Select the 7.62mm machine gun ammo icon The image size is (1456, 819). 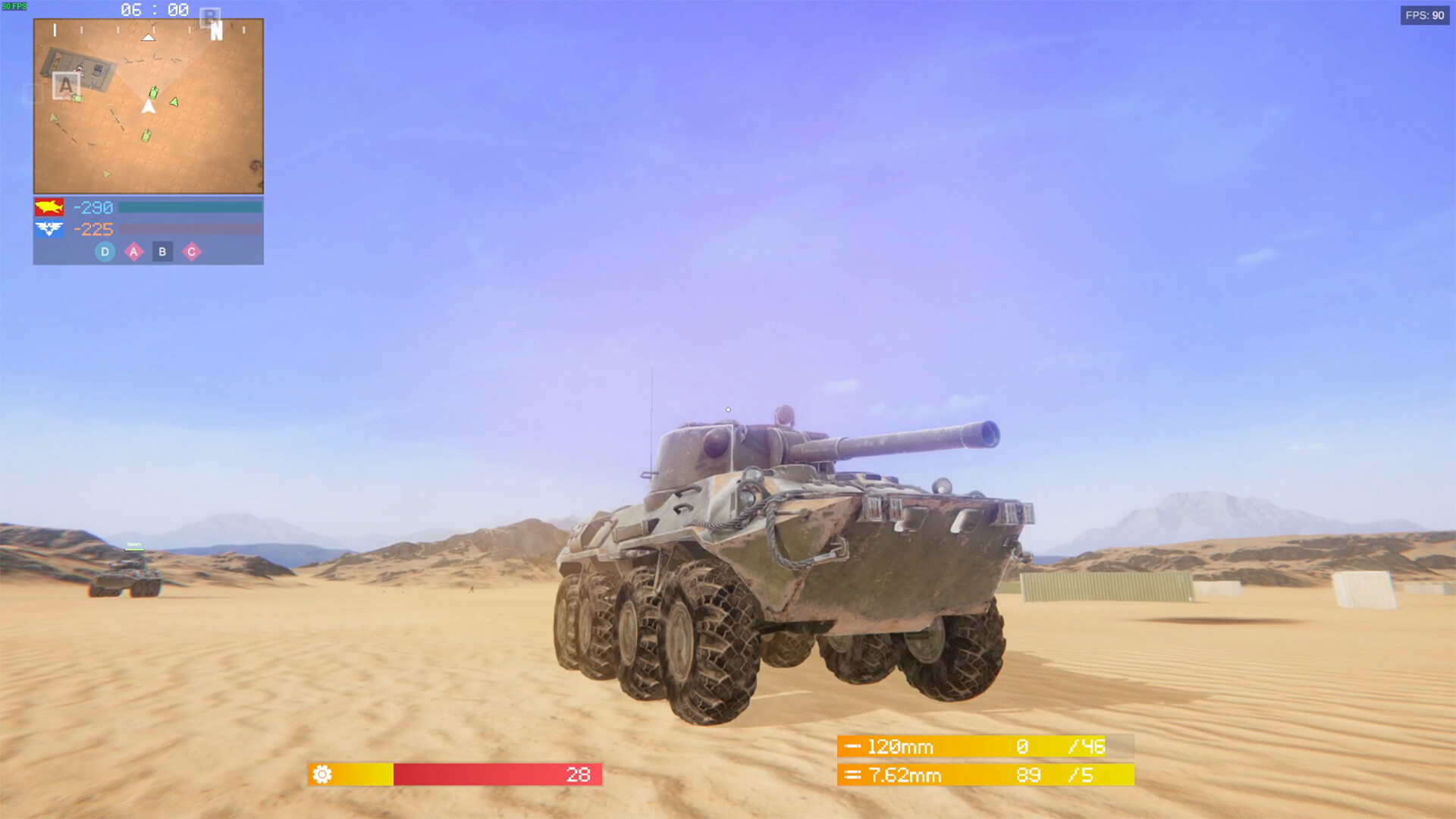(x=854, y=776)
